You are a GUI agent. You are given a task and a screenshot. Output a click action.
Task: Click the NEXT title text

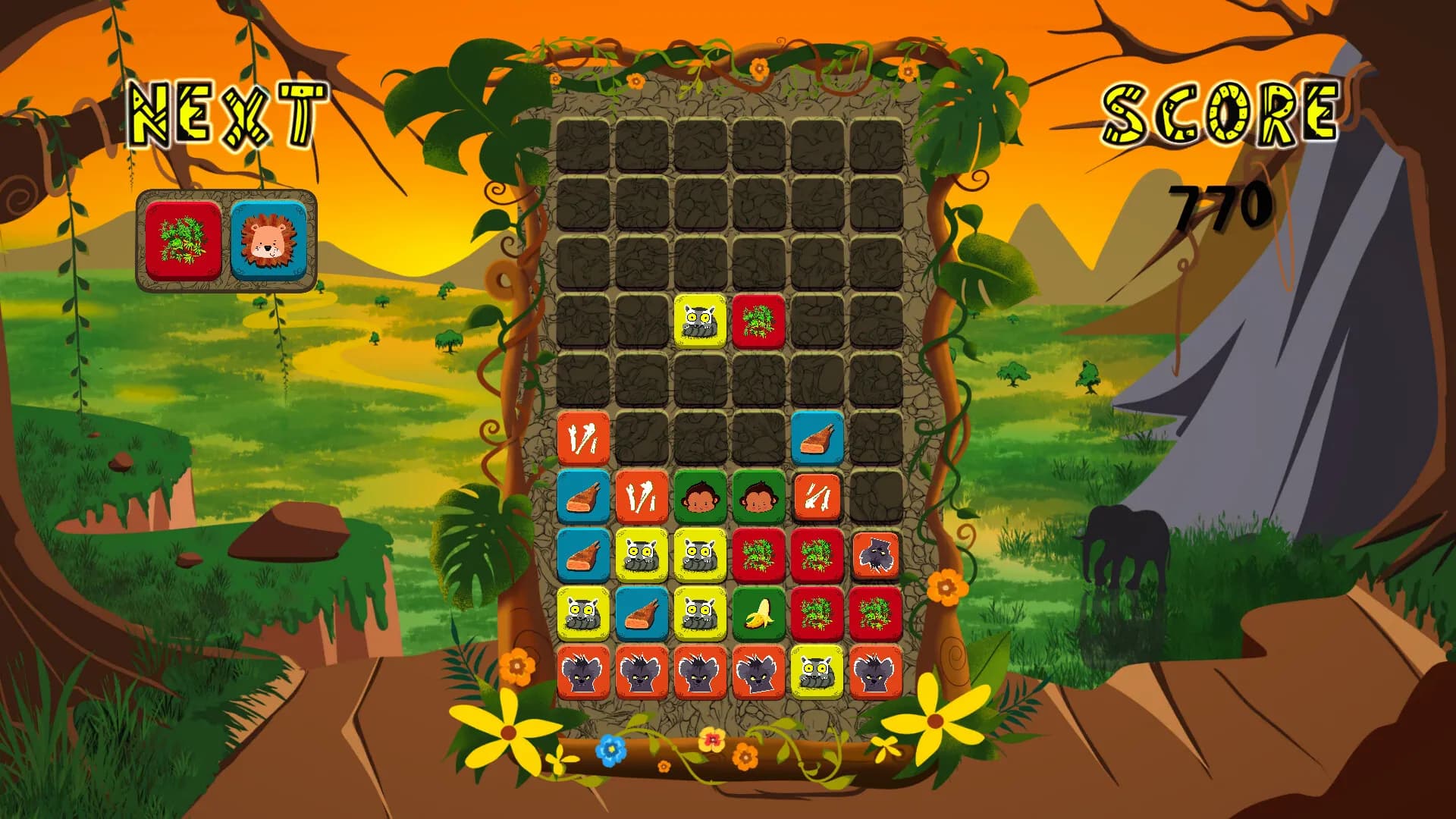(225, 114)
